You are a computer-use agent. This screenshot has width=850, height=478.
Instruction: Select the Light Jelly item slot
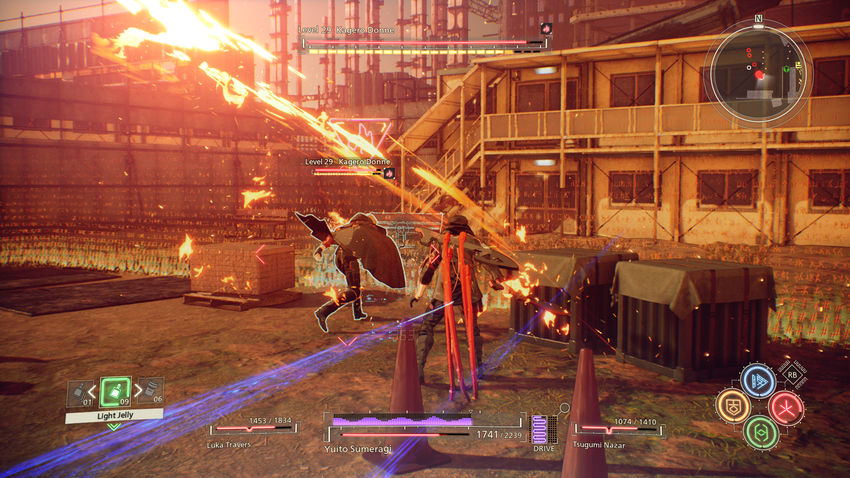pos(116,391)
